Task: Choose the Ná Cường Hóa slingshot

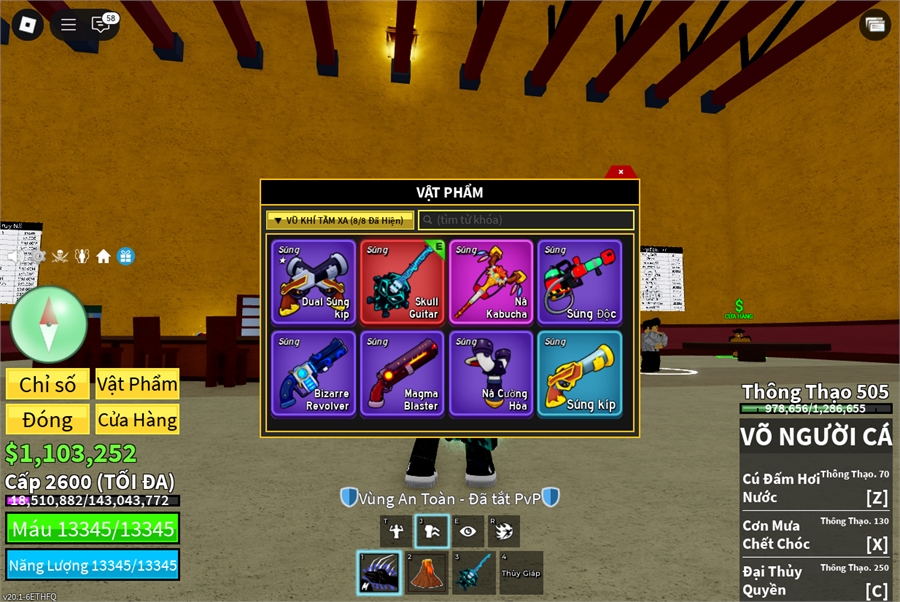Action: tap(491, 373)
